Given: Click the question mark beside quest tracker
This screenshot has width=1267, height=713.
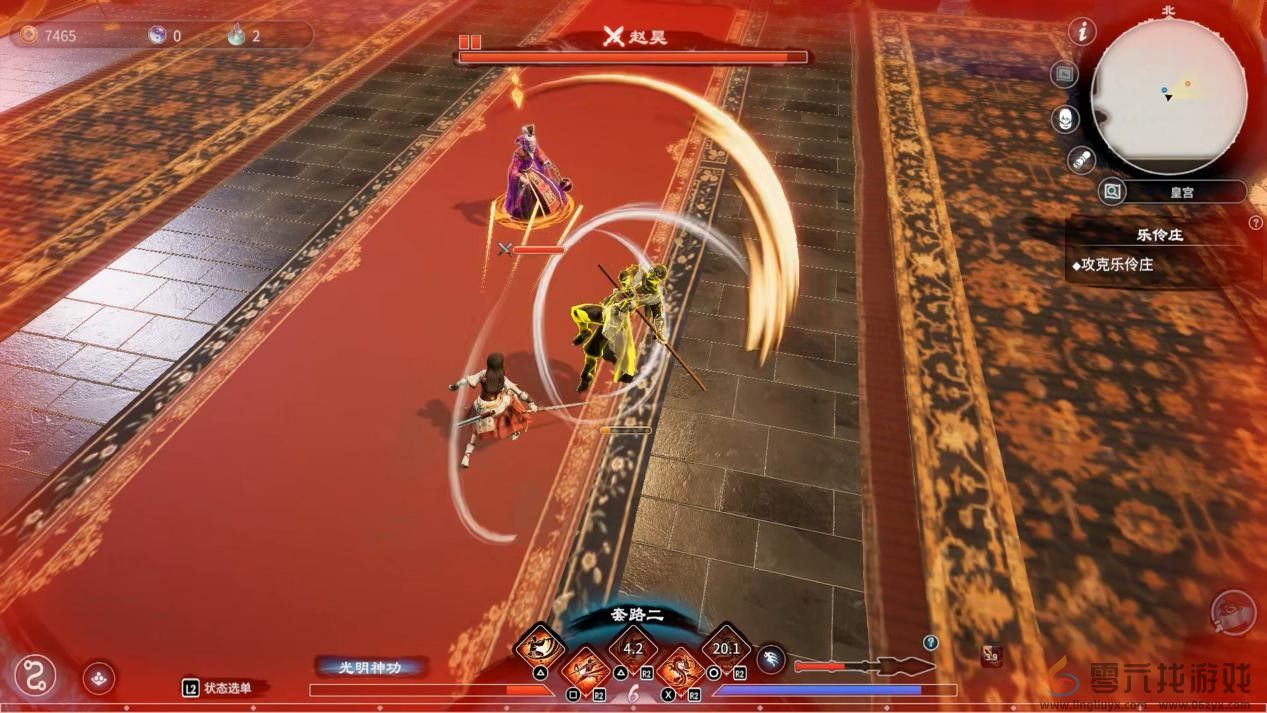Looking at the screenshot, I should [x=1256, y=222].
